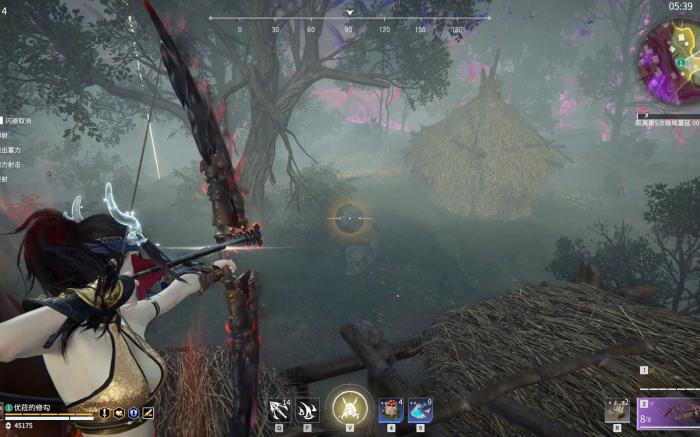Image resolution: width=700 pixels, height=437 pixels.
Task: Click the heart buff status icon
Action: 118,413
